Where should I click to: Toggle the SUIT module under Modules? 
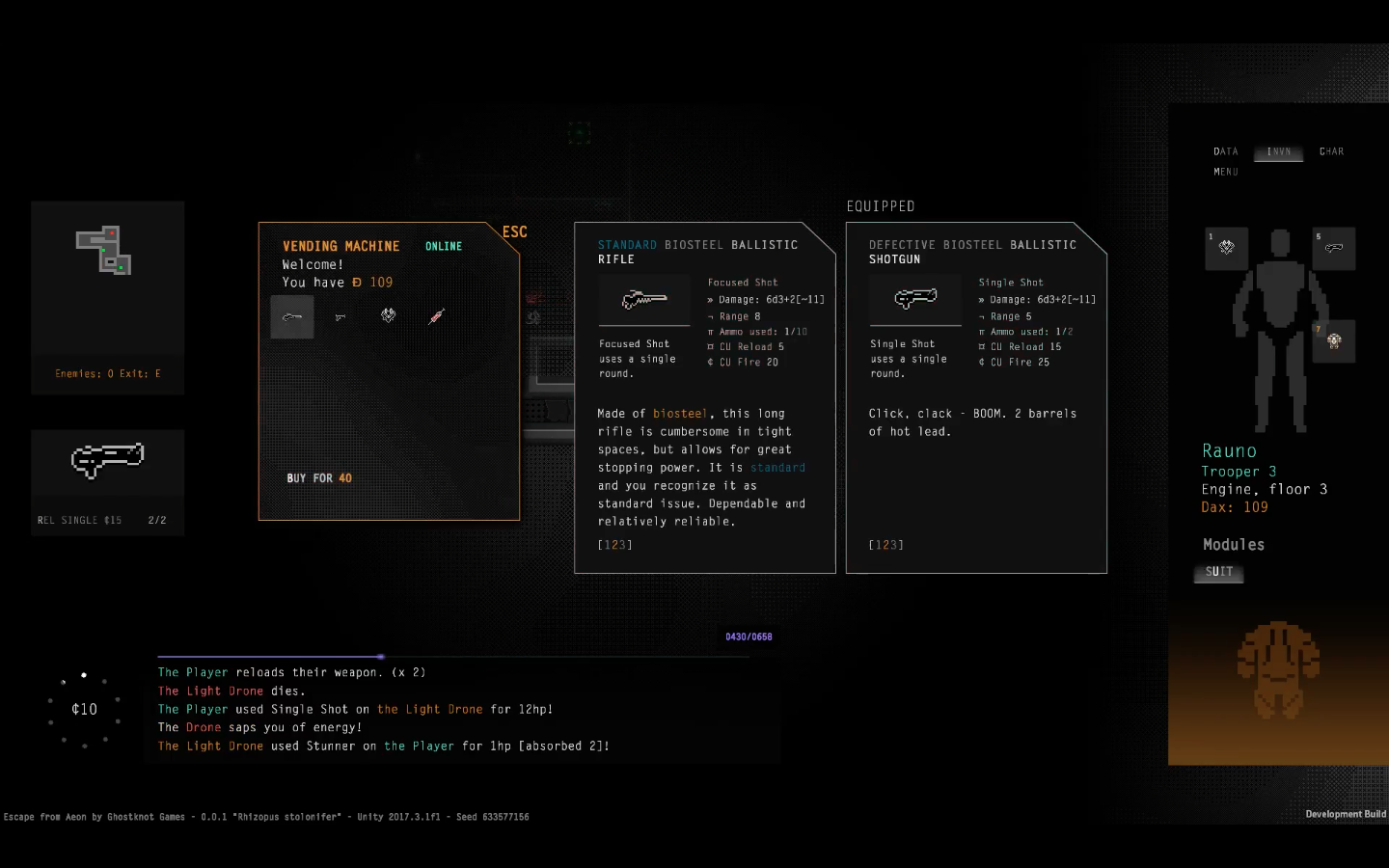[1218, 571]
